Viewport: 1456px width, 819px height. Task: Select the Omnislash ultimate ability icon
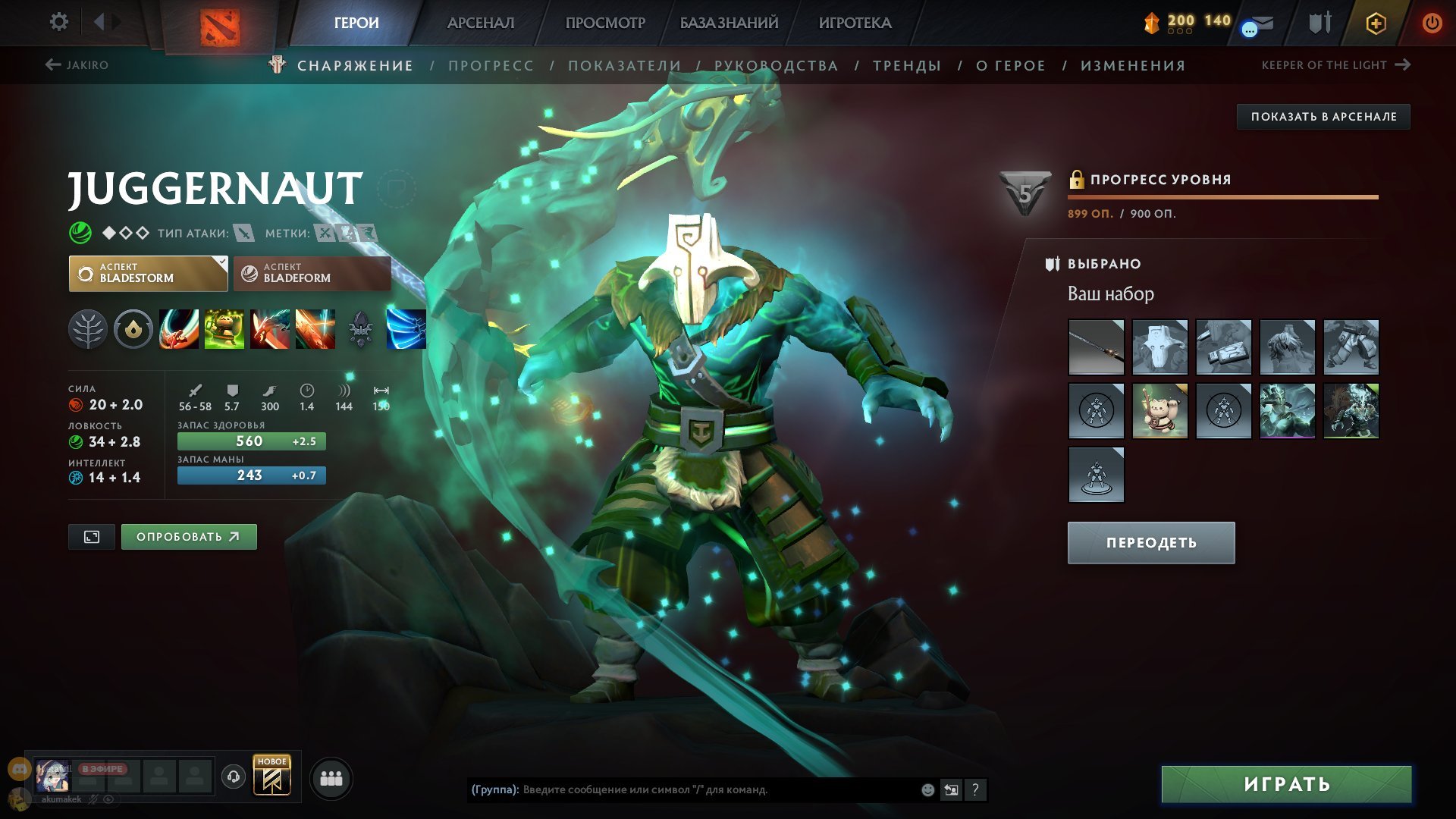click(407, 329)
